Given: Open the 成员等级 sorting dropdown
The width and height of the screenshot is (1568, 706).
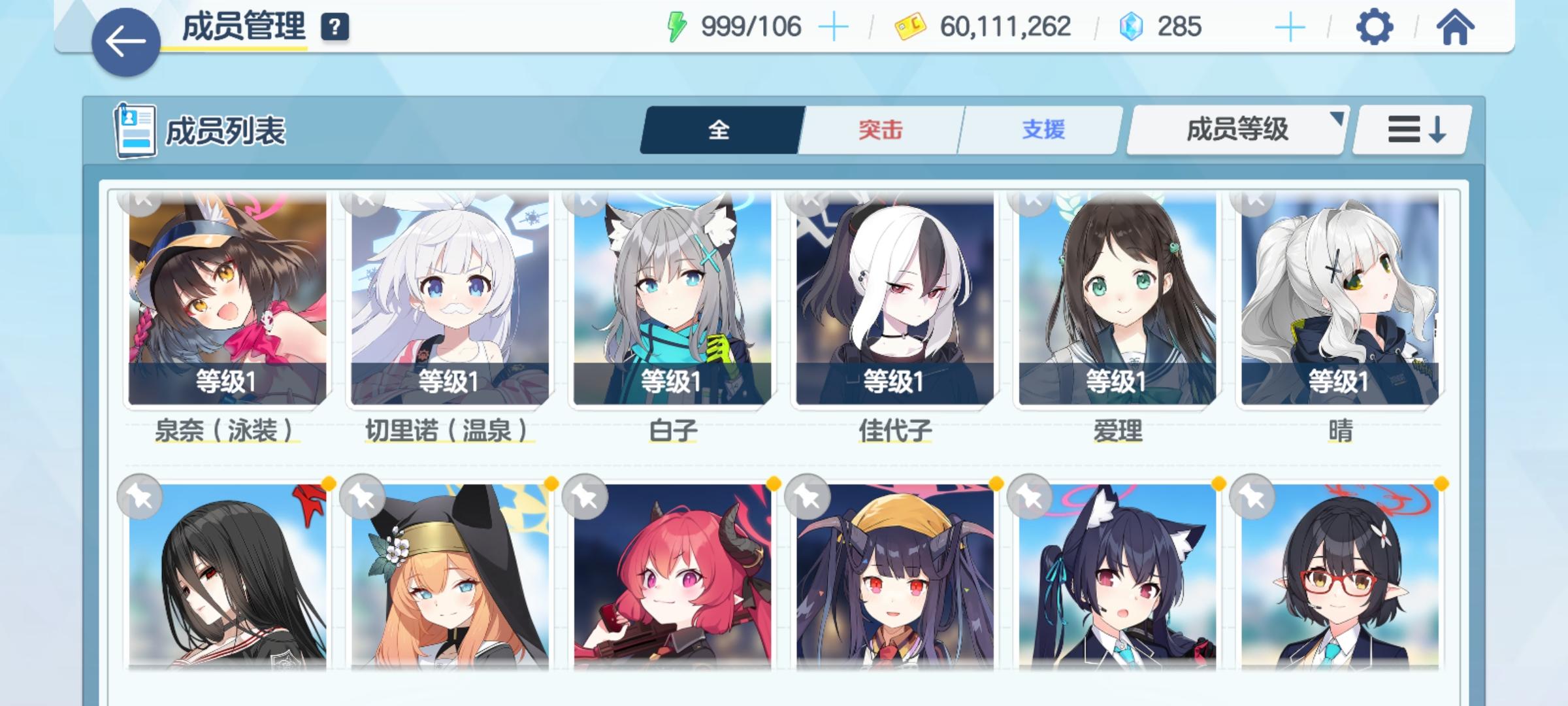Looking at the screenshot, I should tap(1234, 131).
